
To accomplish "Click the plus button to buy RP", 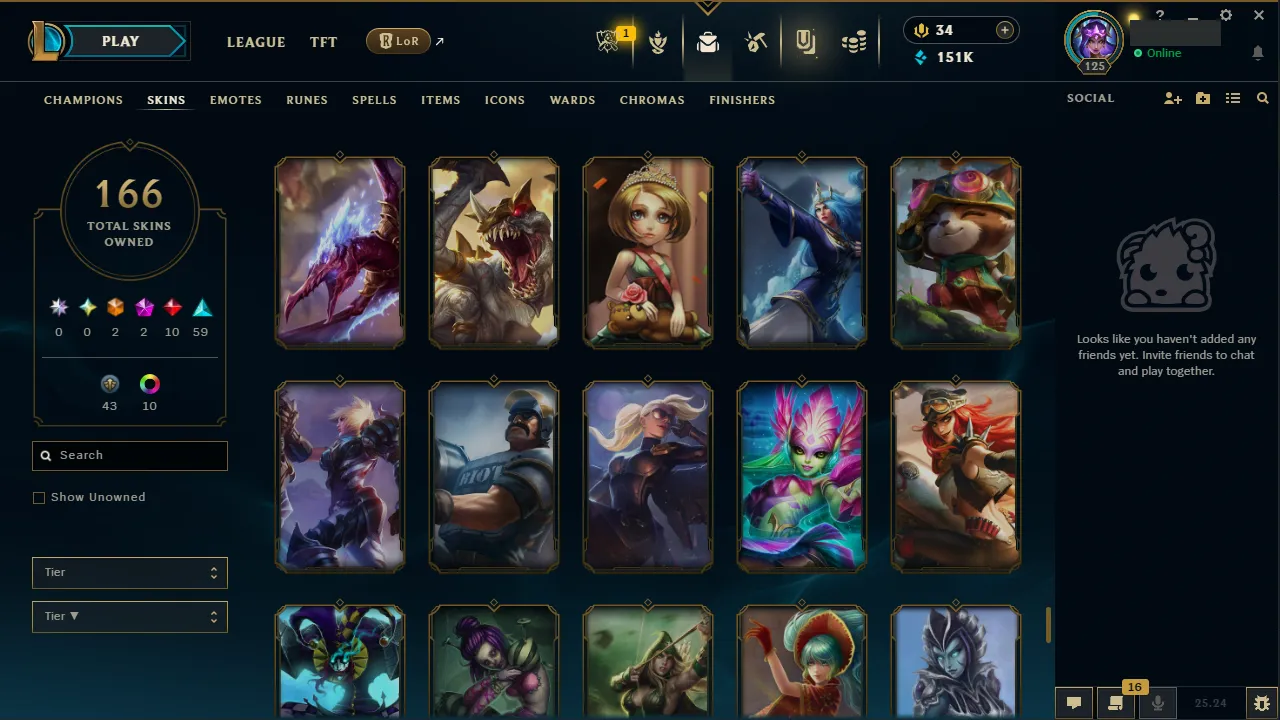I will pos(1004,30).
